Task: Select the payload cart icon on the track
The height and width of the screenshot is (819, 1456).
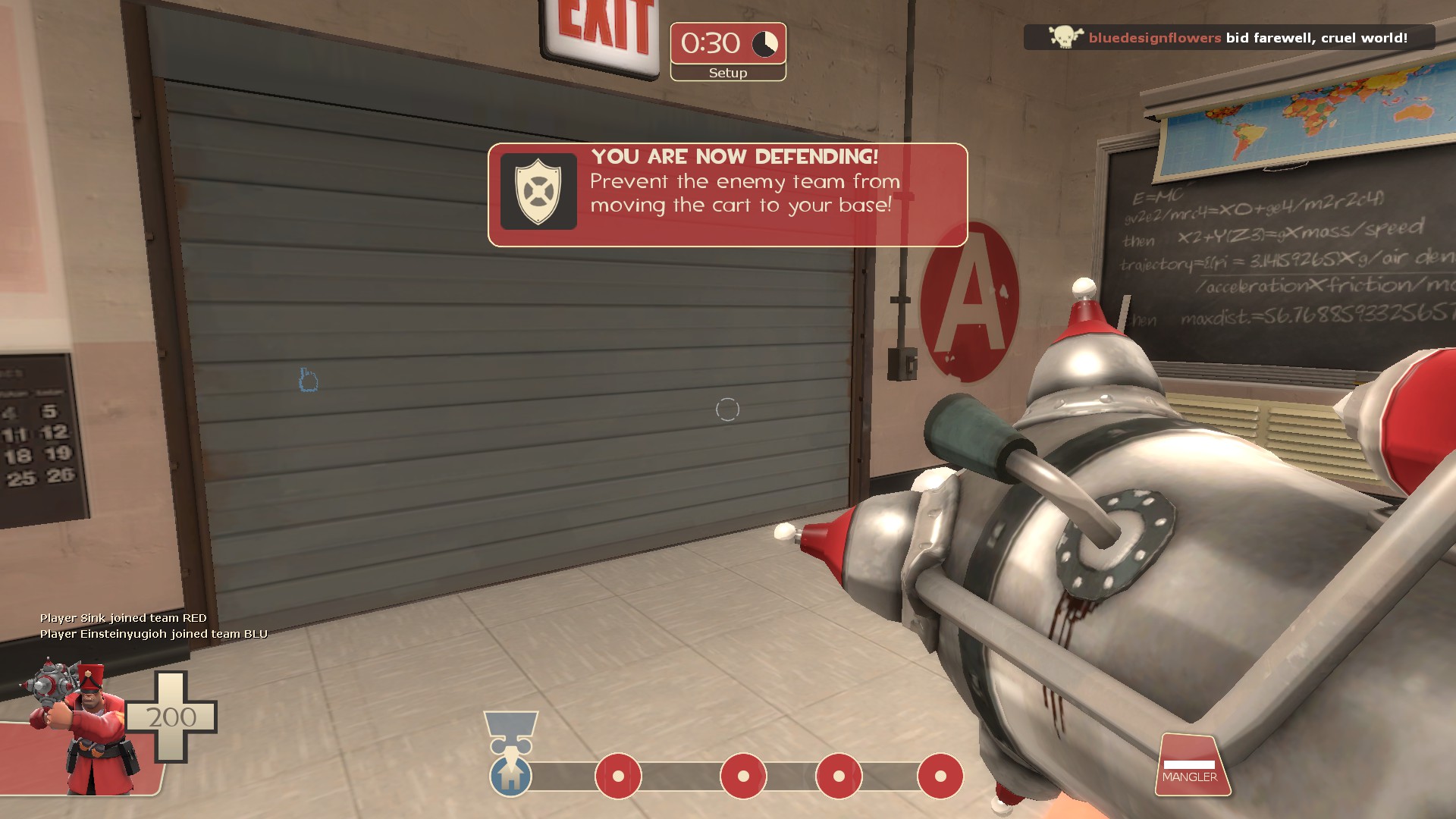Action: tap(511, 730)
